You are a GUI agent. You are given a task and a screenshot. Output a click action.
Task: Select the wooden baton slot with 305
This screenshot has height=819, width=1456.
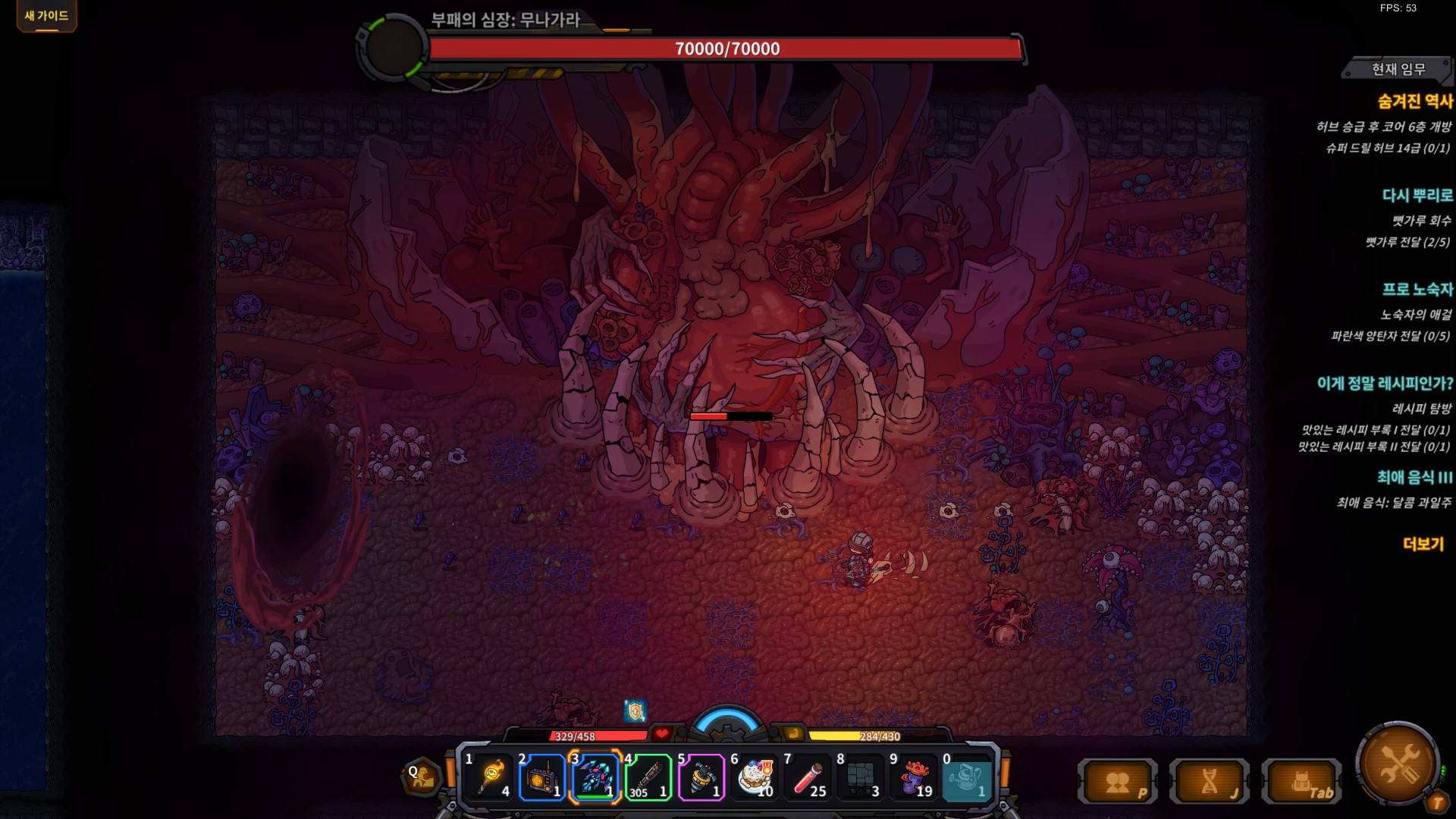pos(648,777)
